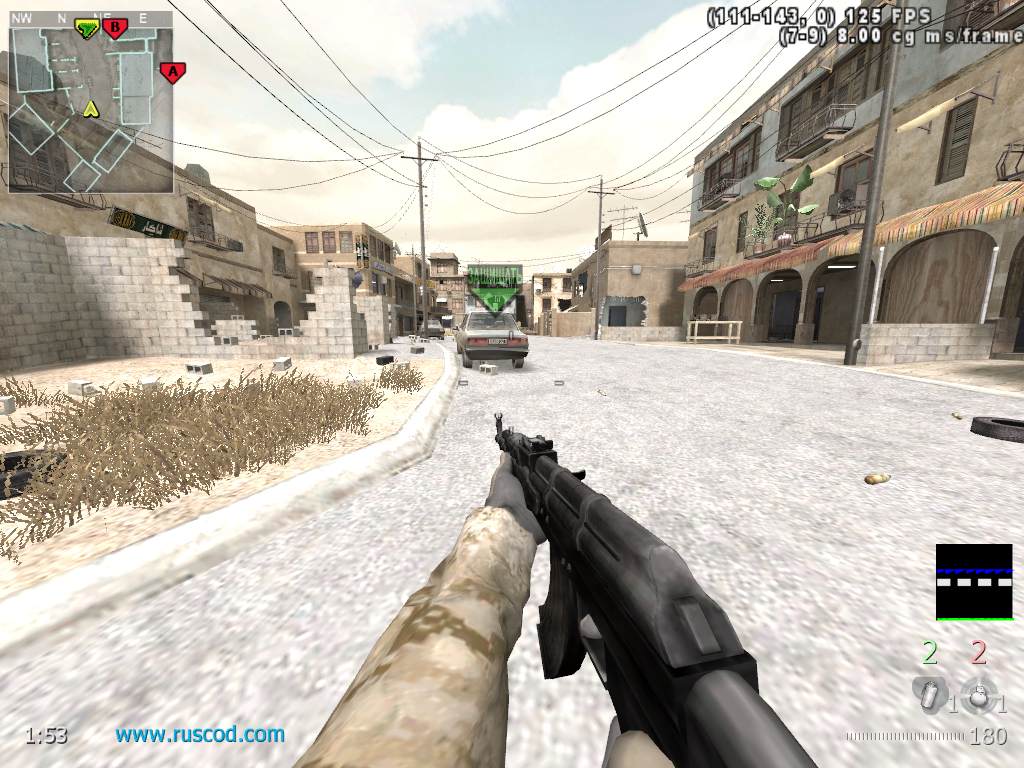Click the green capture waypoint marker
This screenshot has height=768, width=1024.
click(x=493, y=289)
